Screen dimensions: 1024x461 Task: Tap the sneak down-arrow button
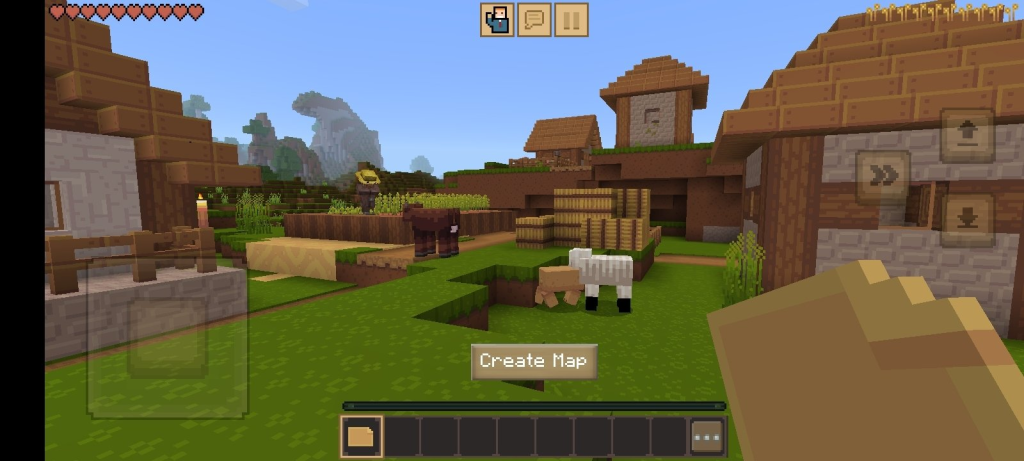[967, 219]
